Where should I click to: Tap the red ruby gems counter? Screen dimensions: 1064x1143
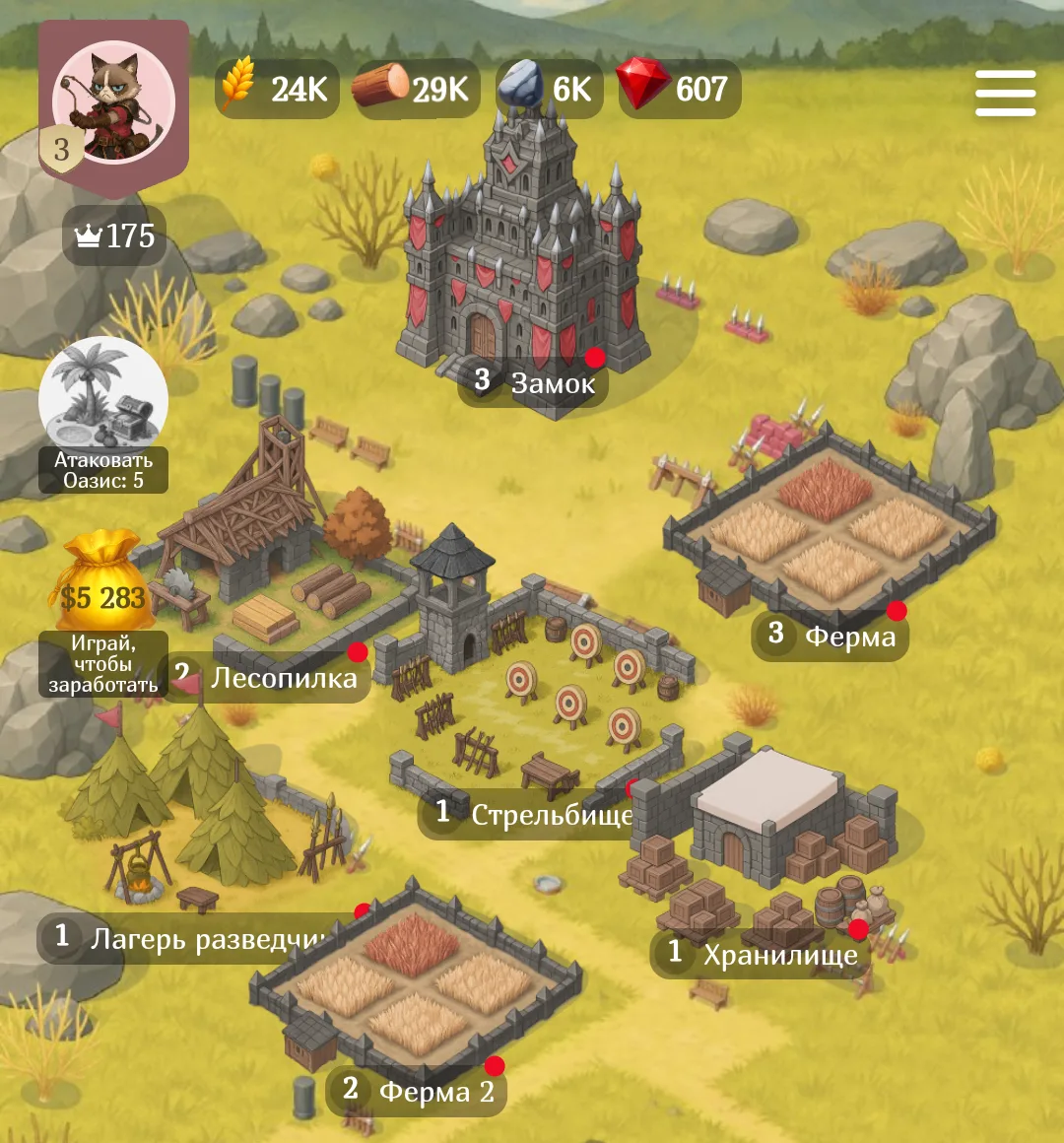click(679, 90)
